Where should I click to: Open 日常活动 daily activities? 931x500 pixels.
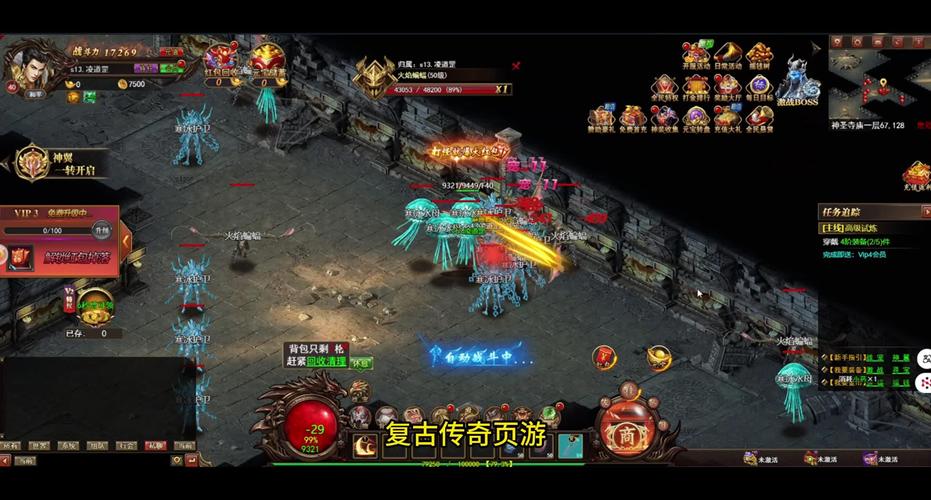pos(727,56)
